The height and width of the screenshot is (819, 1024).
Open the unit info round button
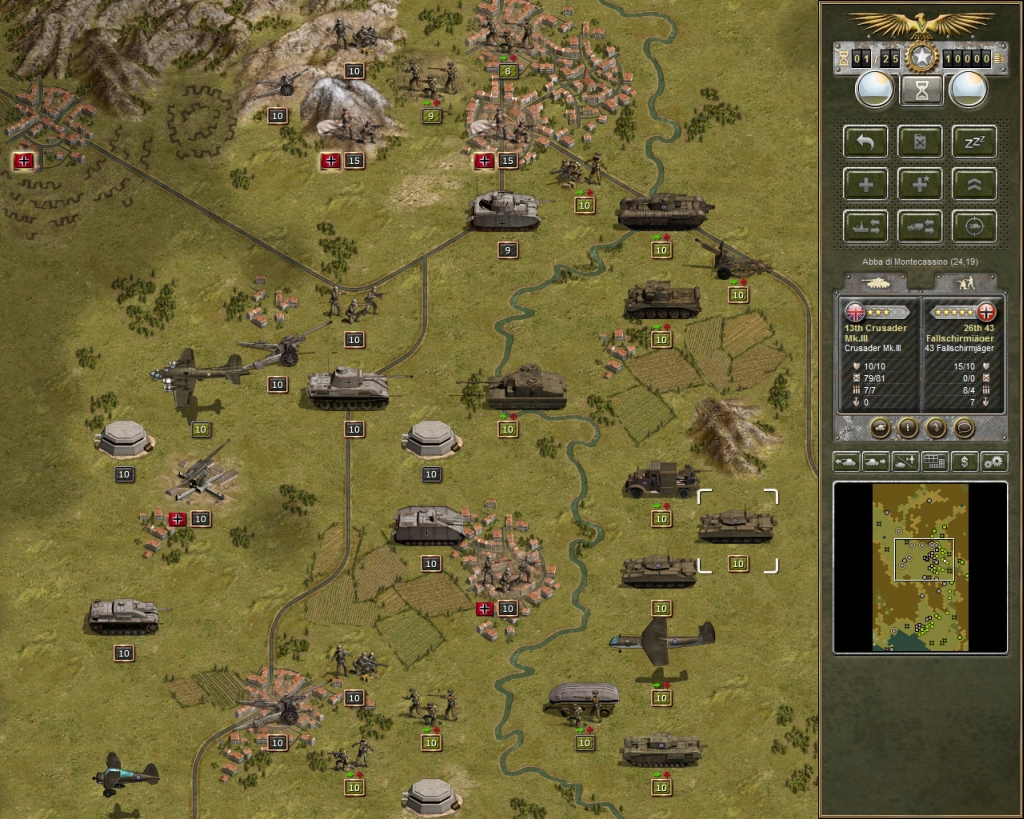(909, 428)
